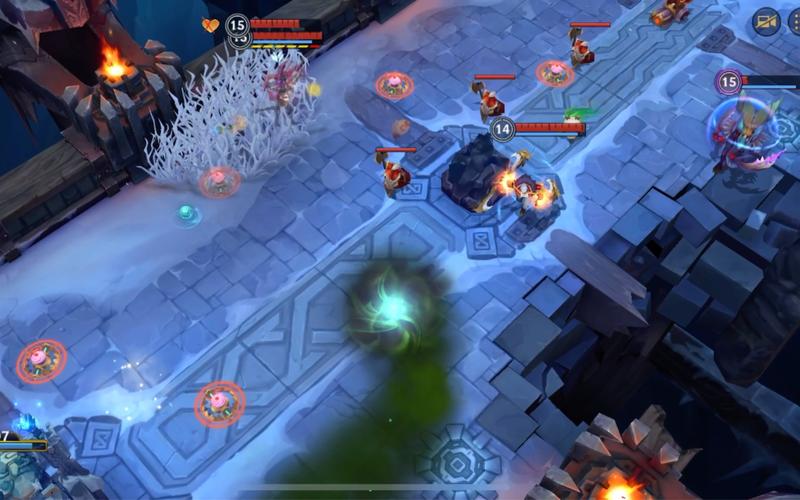Toggle the crossed-out camera button
Image resolution: width=800 pixels, height=500 pixels.
767,22
